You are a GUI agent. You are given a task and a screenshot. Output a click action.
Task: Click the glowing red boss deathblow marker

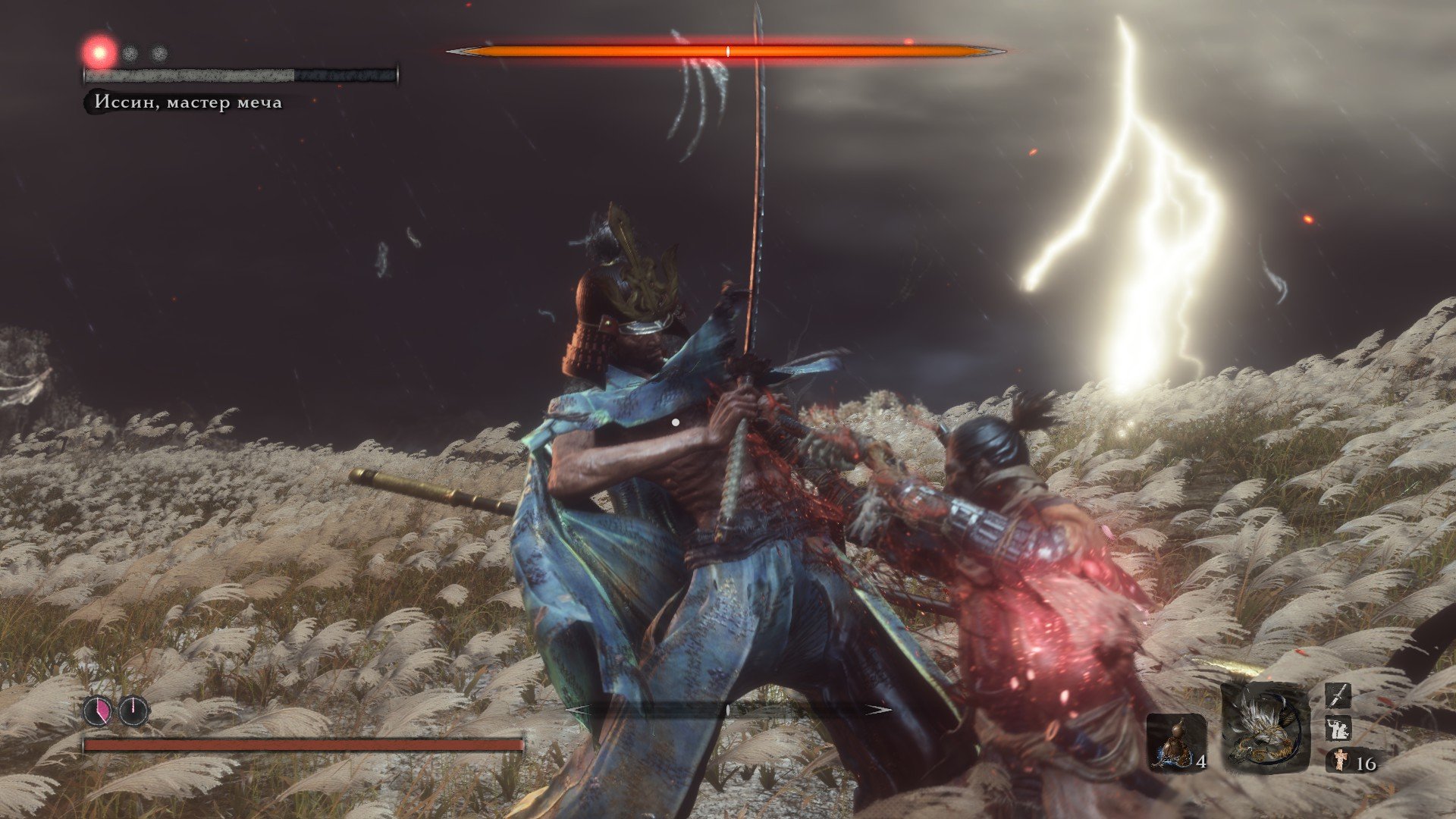pos(99,52)
